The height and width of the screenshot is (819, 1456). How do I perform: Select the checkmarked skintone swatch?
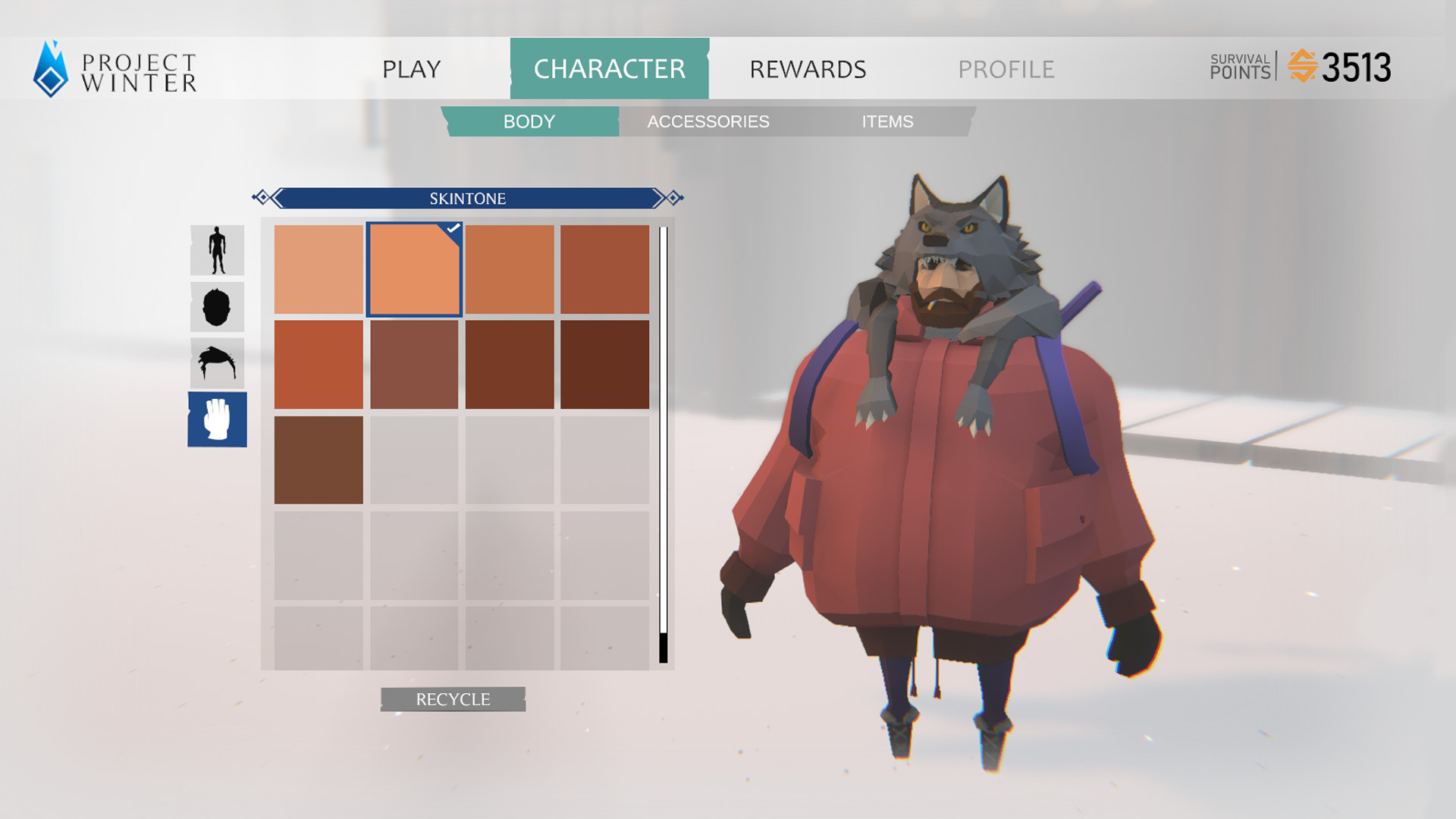tap(415, 268)
